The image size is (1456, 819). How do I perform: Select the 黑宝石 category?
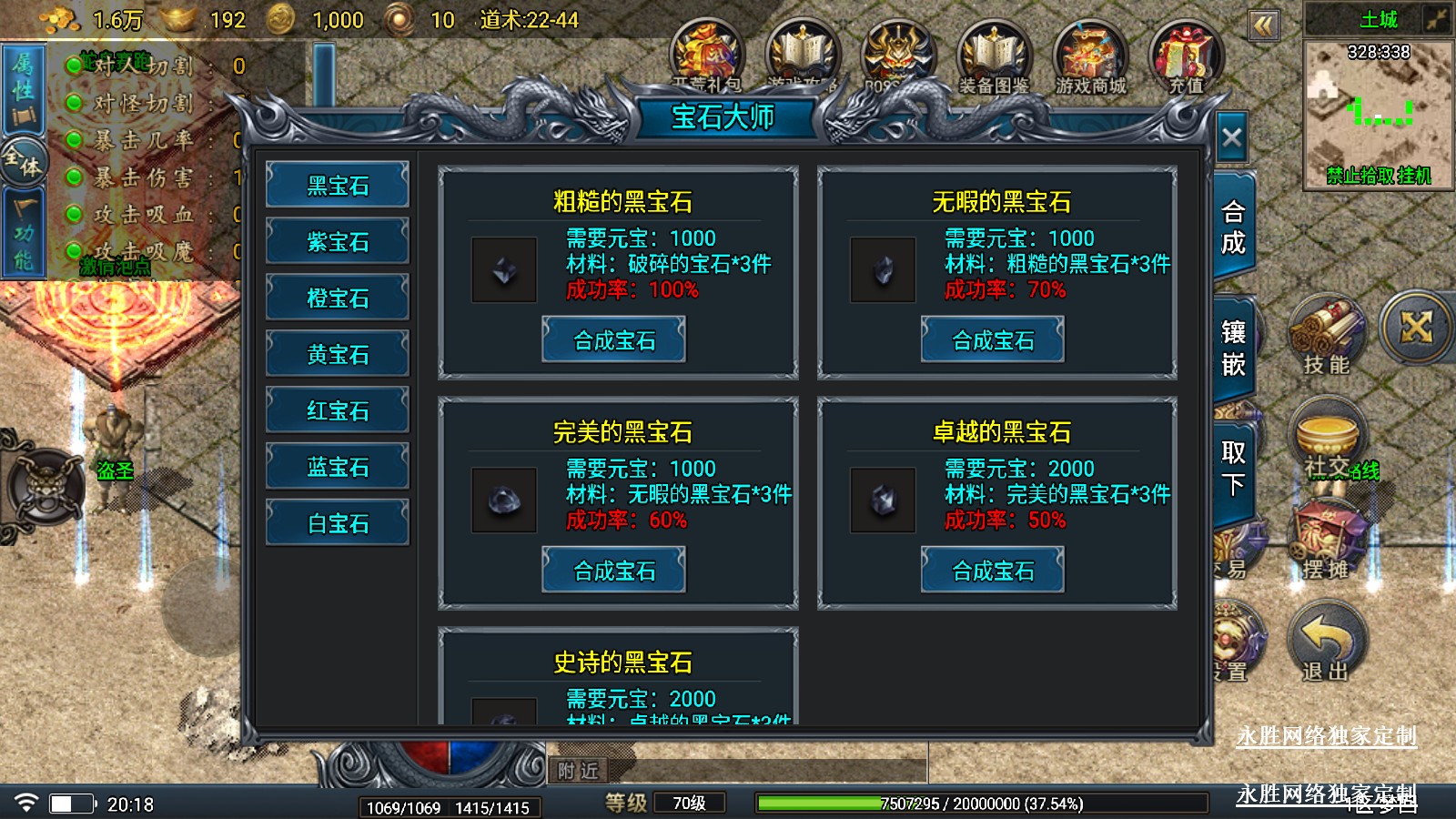click(x=338, y=186)
